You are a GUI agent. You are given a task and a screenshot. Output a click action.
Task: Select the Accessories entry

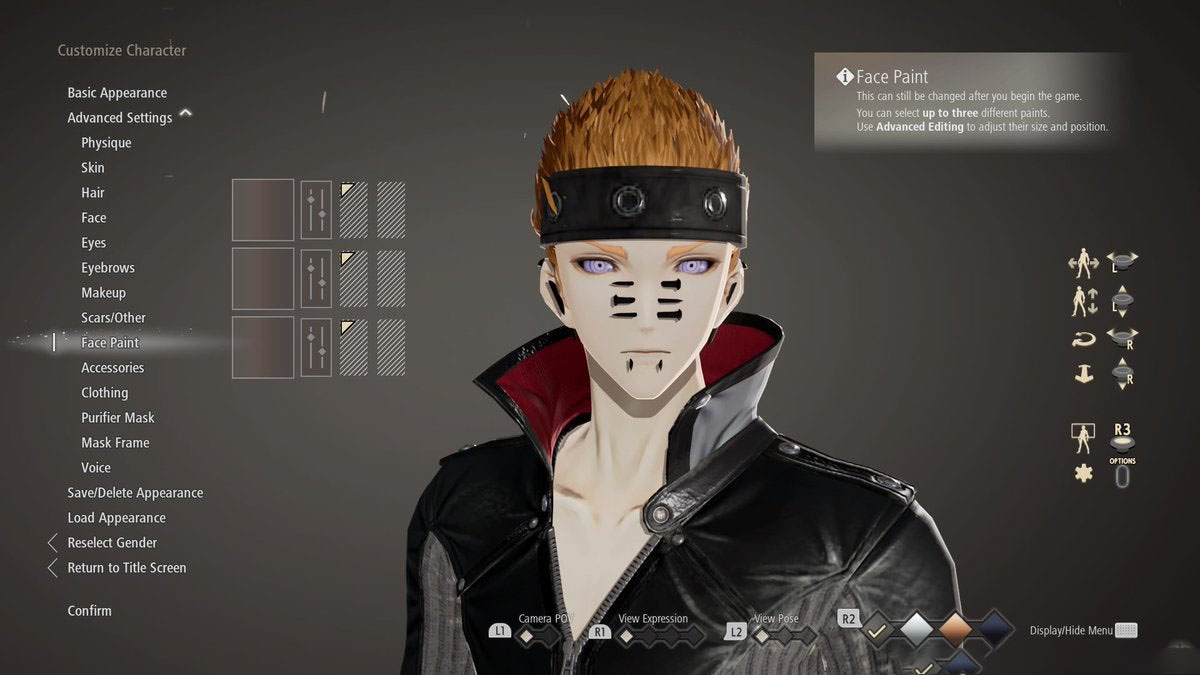(113, 368)
